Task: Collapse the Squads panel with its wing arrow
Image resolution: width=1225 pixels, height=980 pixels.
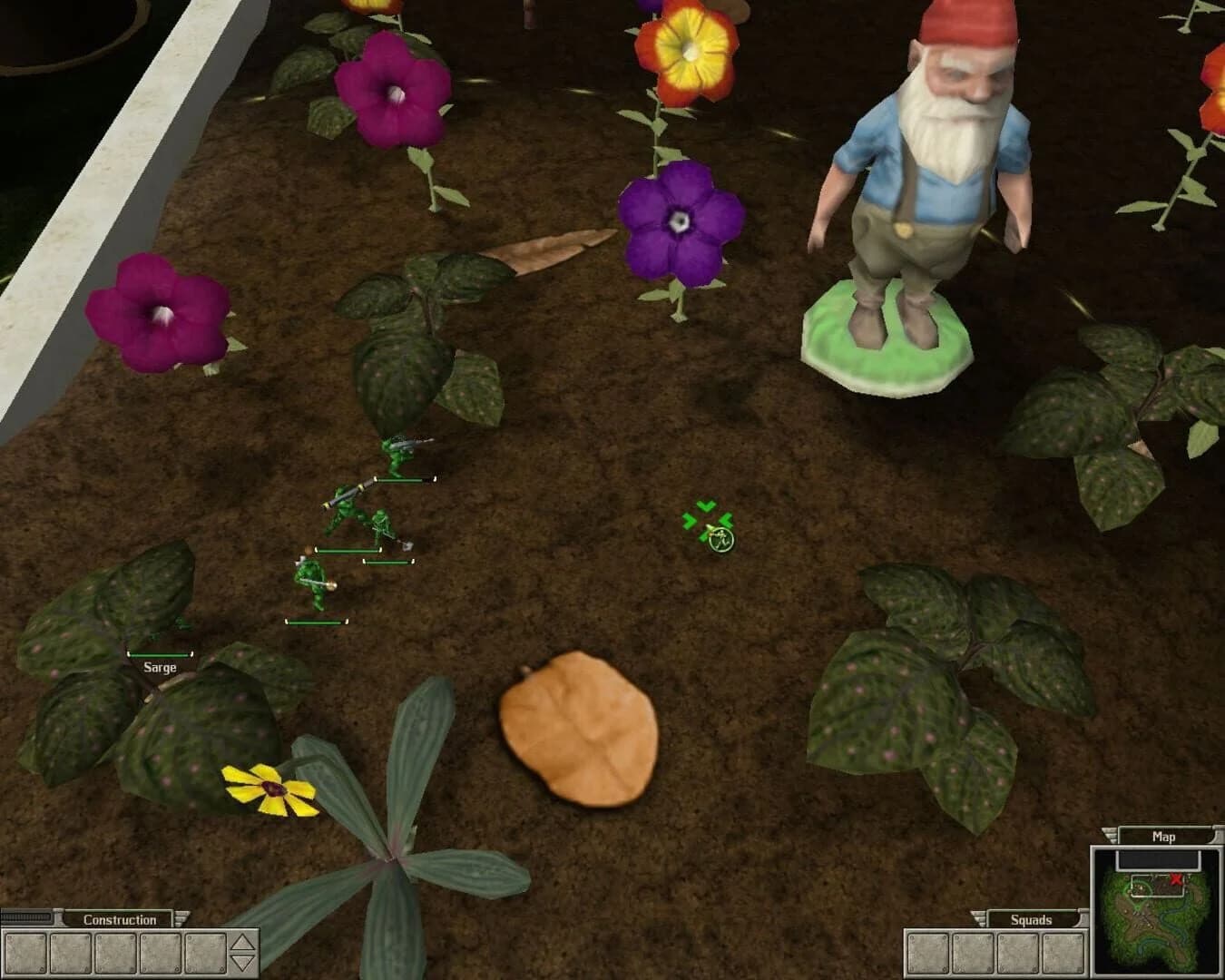Action: point(979,918)
